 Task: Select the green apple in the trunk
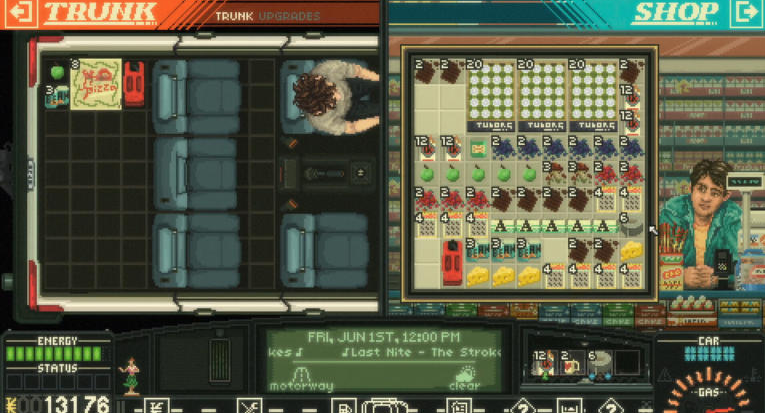tap(57, 72)
